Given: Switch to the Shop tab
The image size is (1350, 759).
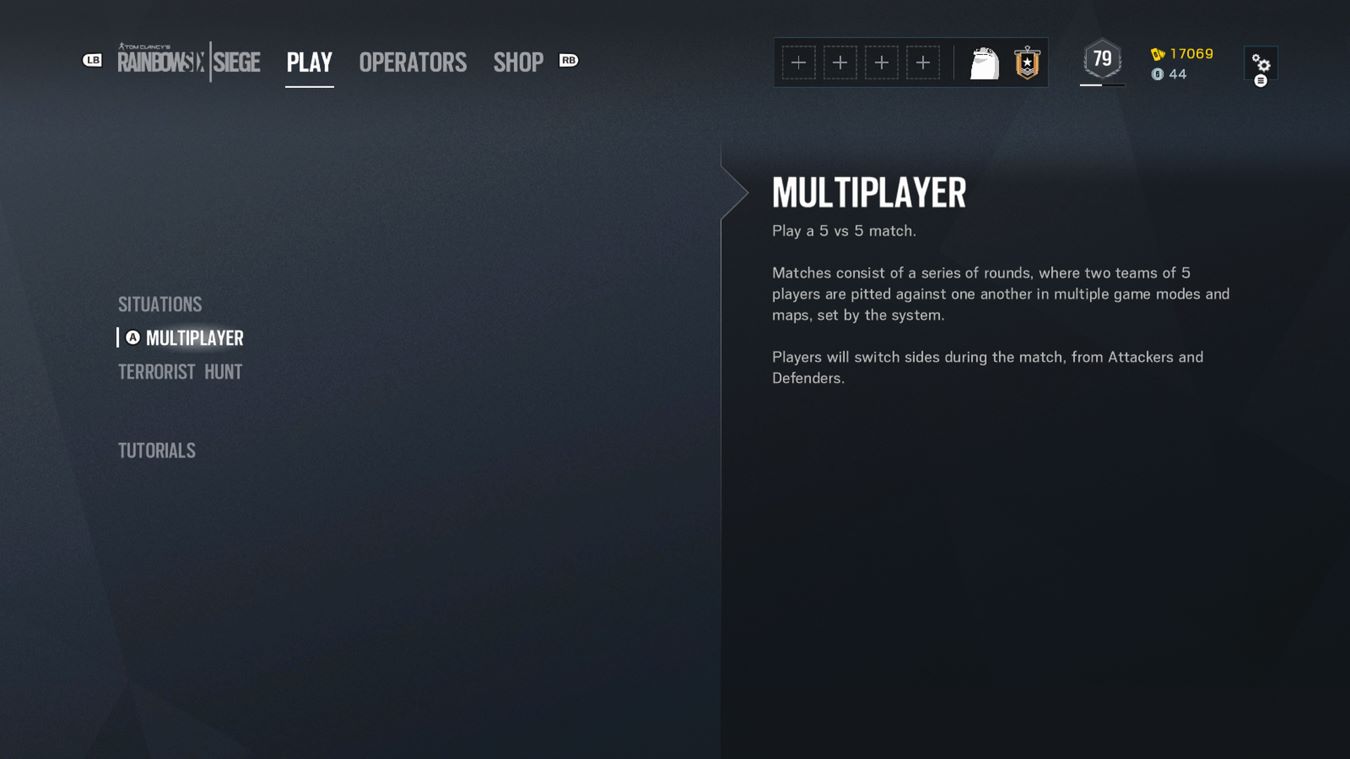Looking at the screenshot, I should (518, 61).
